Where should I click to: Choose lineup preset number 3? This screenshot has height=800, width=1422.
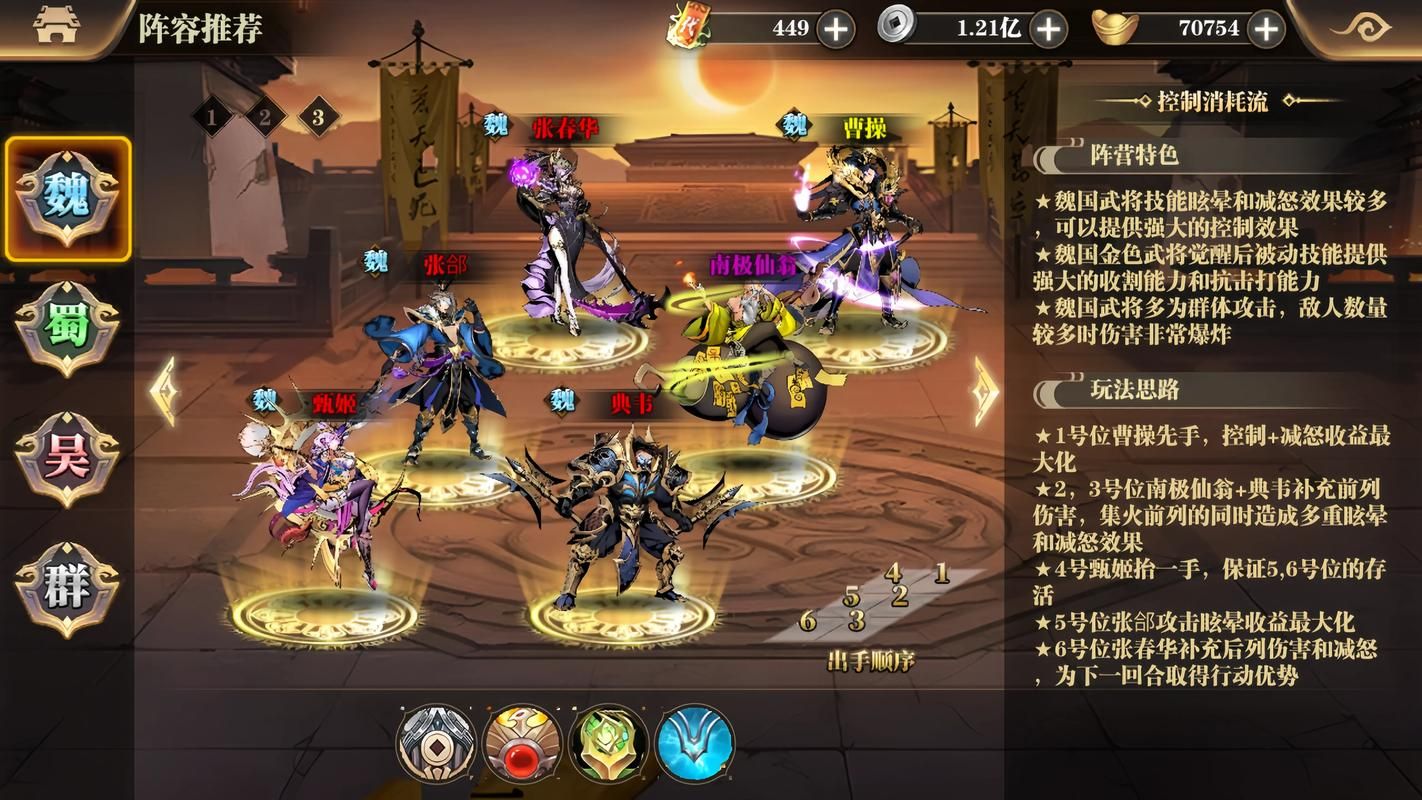[318, 118]
